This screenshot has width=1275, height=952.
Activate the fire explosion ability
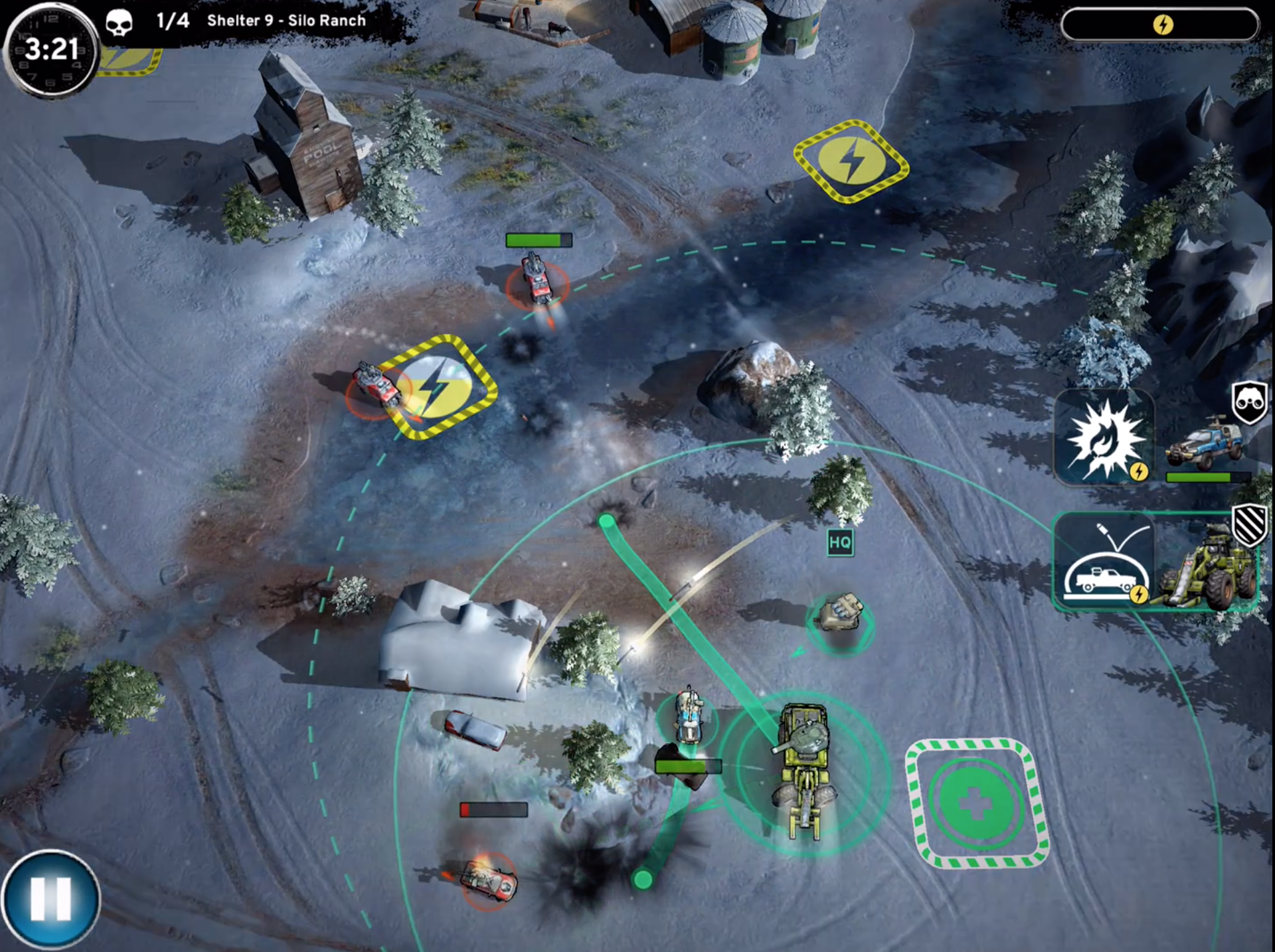(x=1104, y=437)
